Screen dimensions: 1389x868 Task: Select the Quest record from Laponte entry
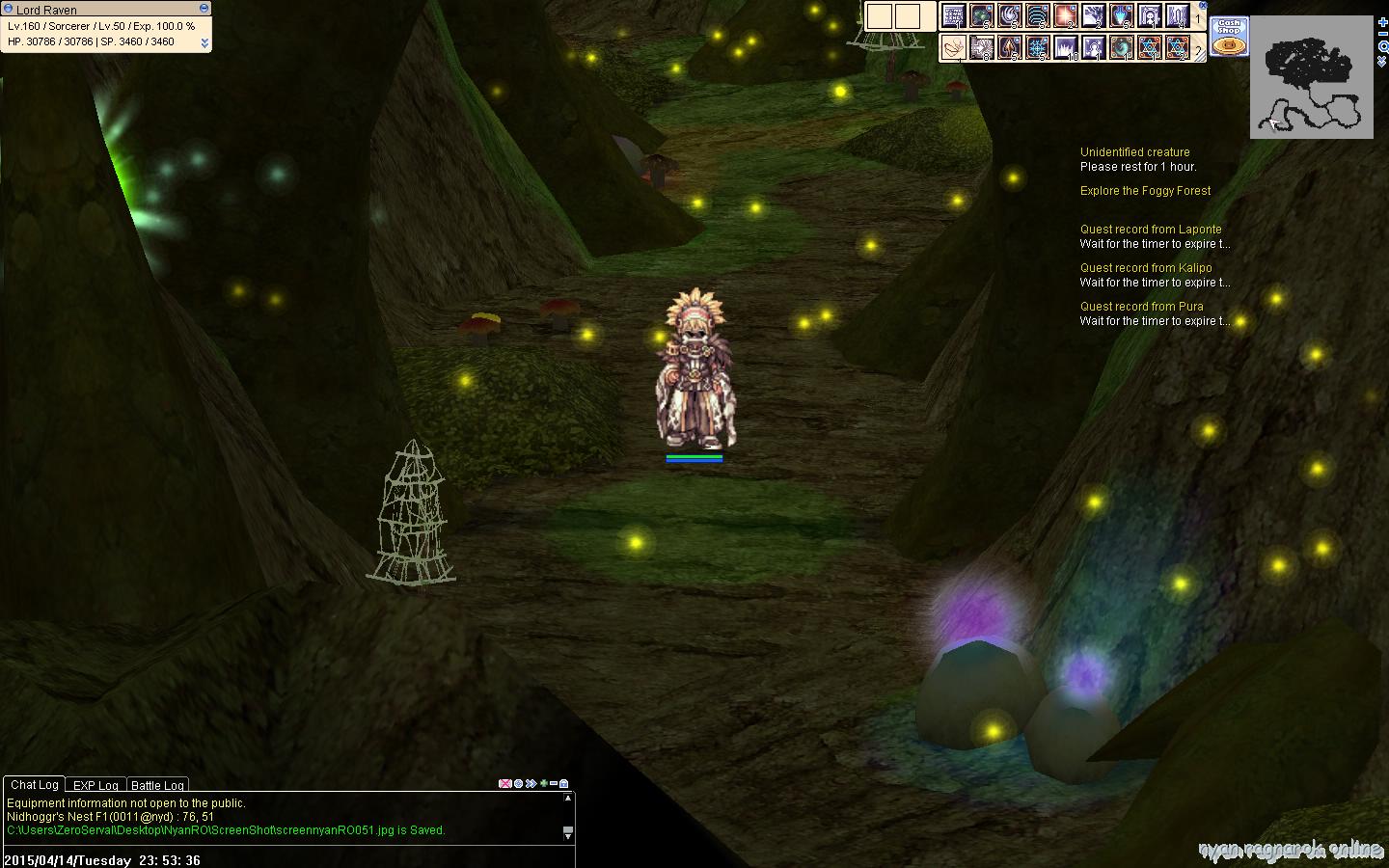[x=1151, y=230]
